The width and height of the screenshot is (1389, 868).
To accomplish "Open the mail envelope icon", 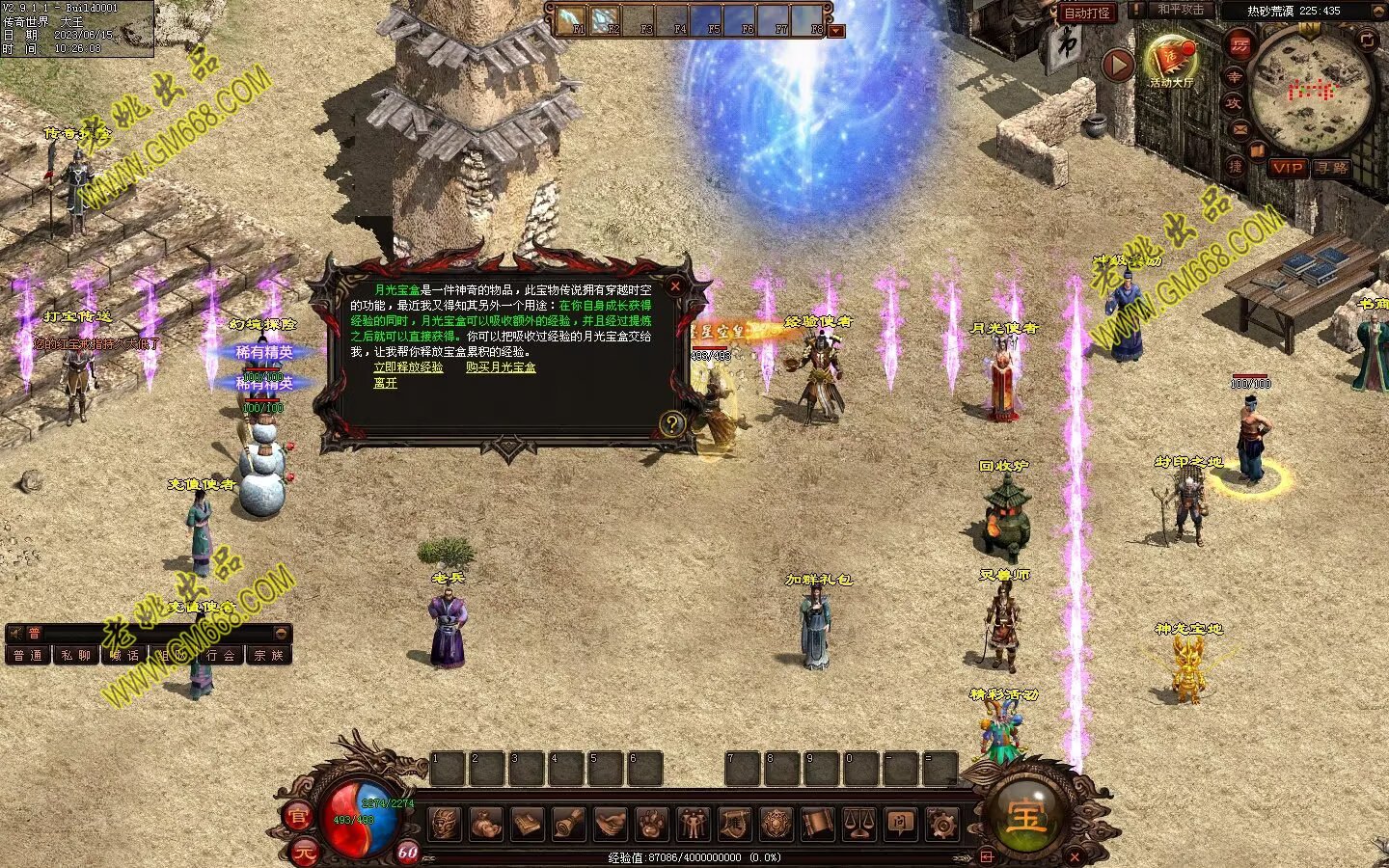I will [1239, 129].
